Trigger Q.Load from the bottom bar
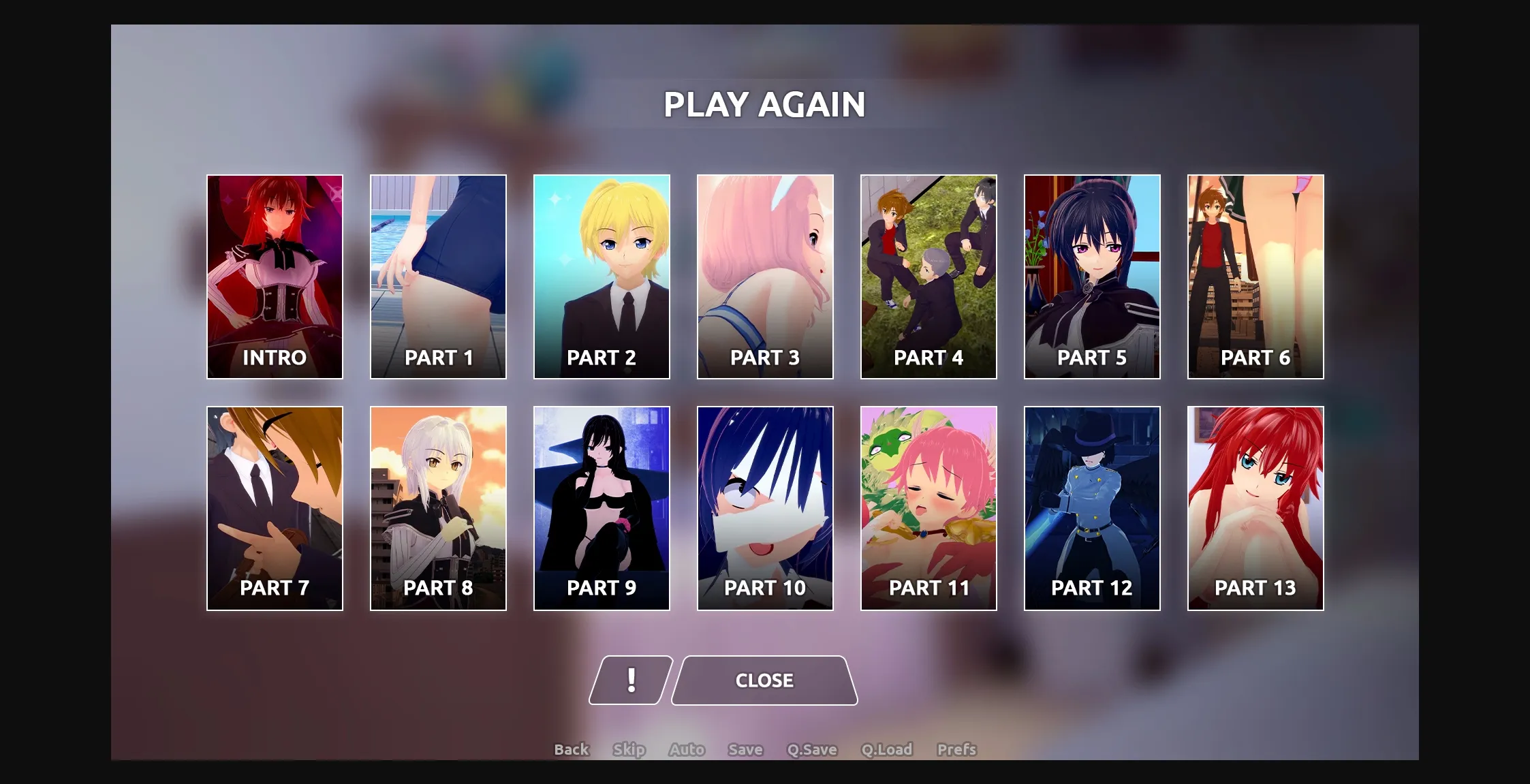Image resolution: width=1530 pixels, height=784 pixels. point(887,749)
